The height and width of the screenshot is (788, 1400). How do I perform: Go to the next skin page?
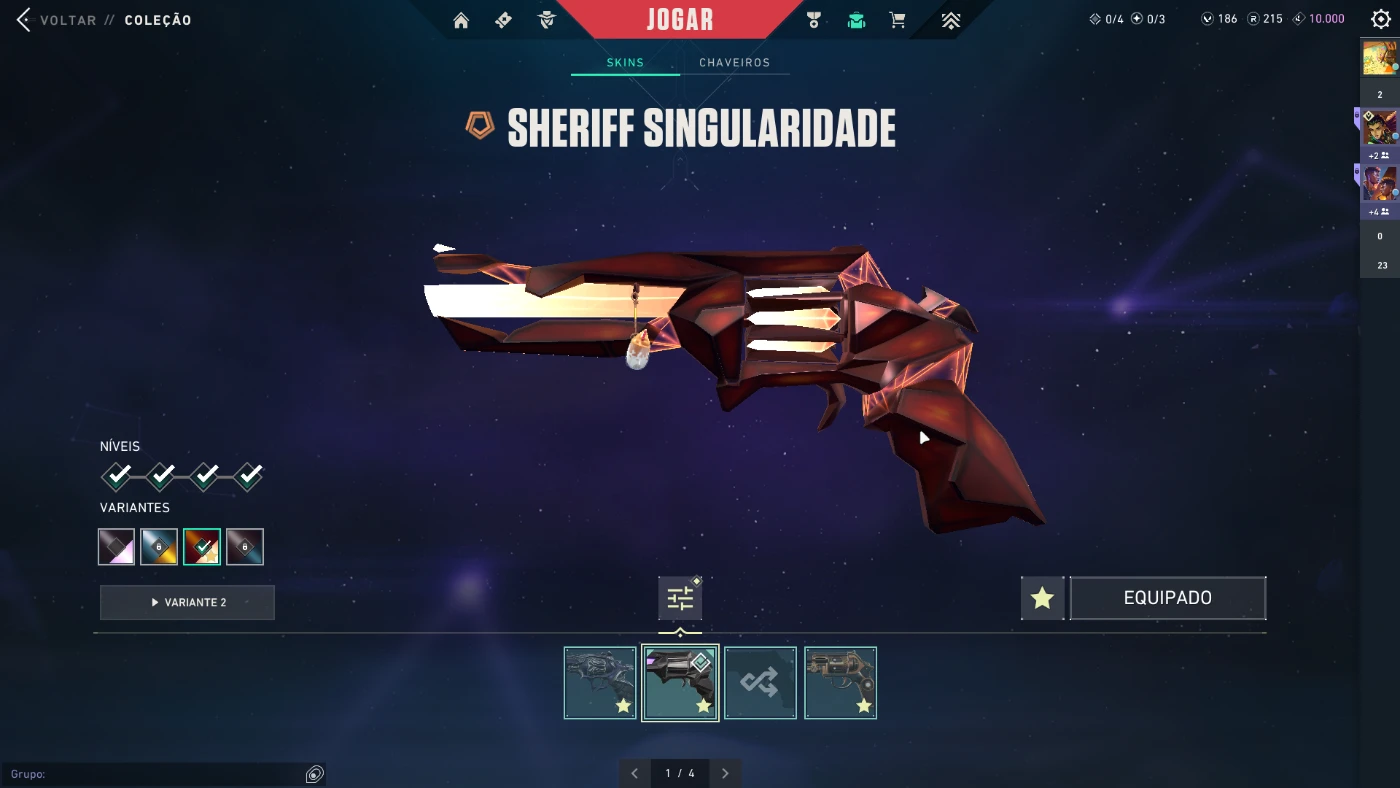coord(725,773)
